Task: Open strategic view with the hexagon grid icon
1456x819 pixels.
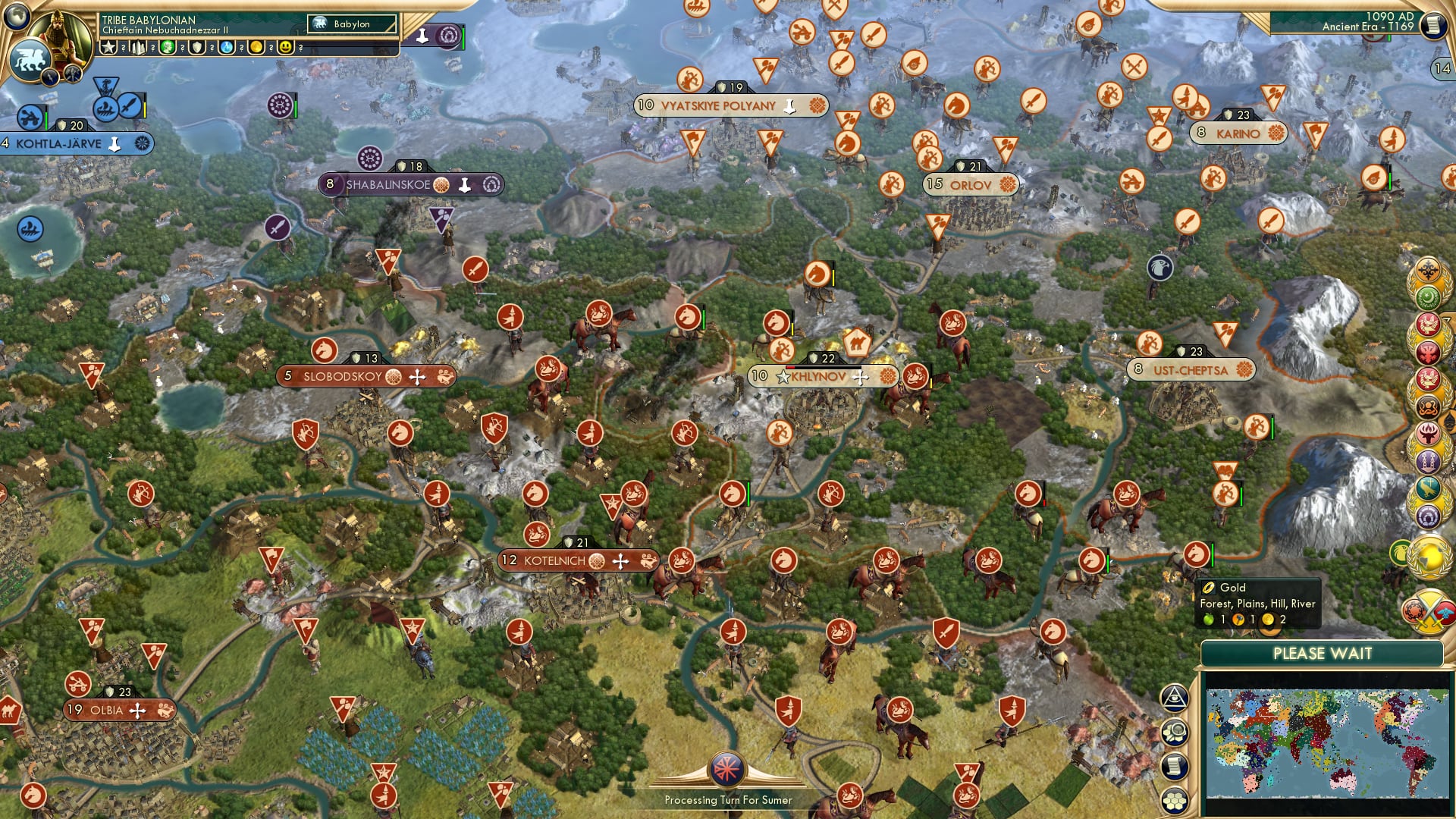Action: pos(1175,799)
